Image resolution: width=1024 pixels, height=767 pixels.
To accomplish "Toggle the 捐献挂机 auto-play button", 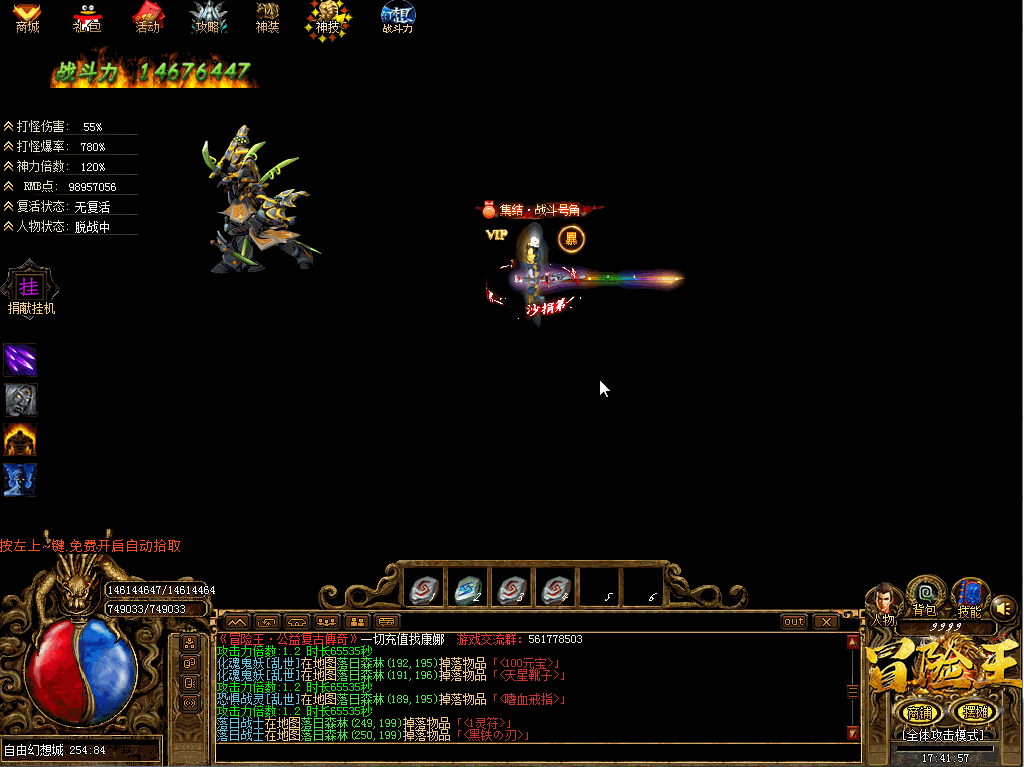I will coord(30,289).
